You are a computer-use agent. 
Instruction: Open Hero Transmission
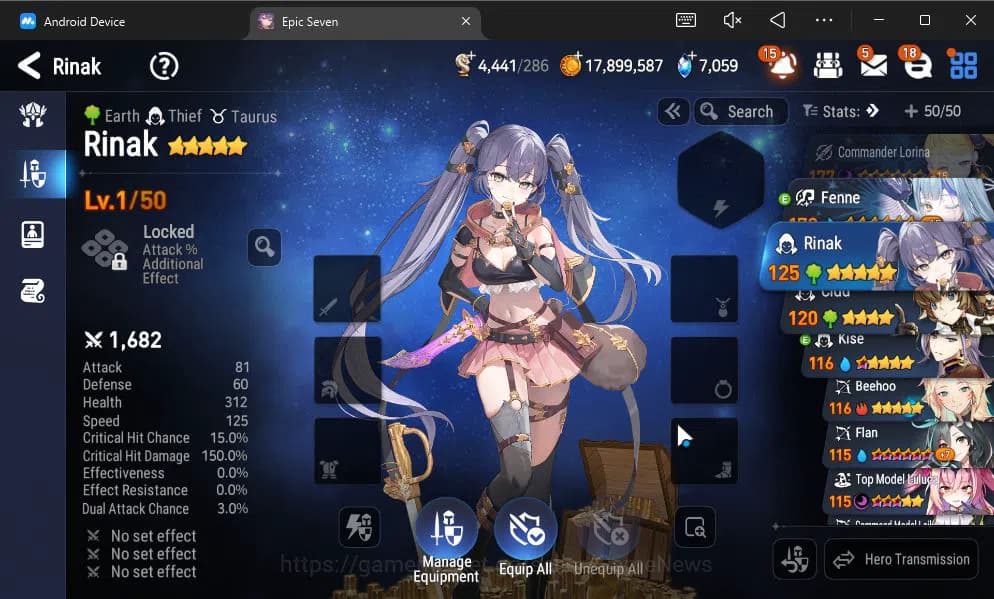[901, 559]
